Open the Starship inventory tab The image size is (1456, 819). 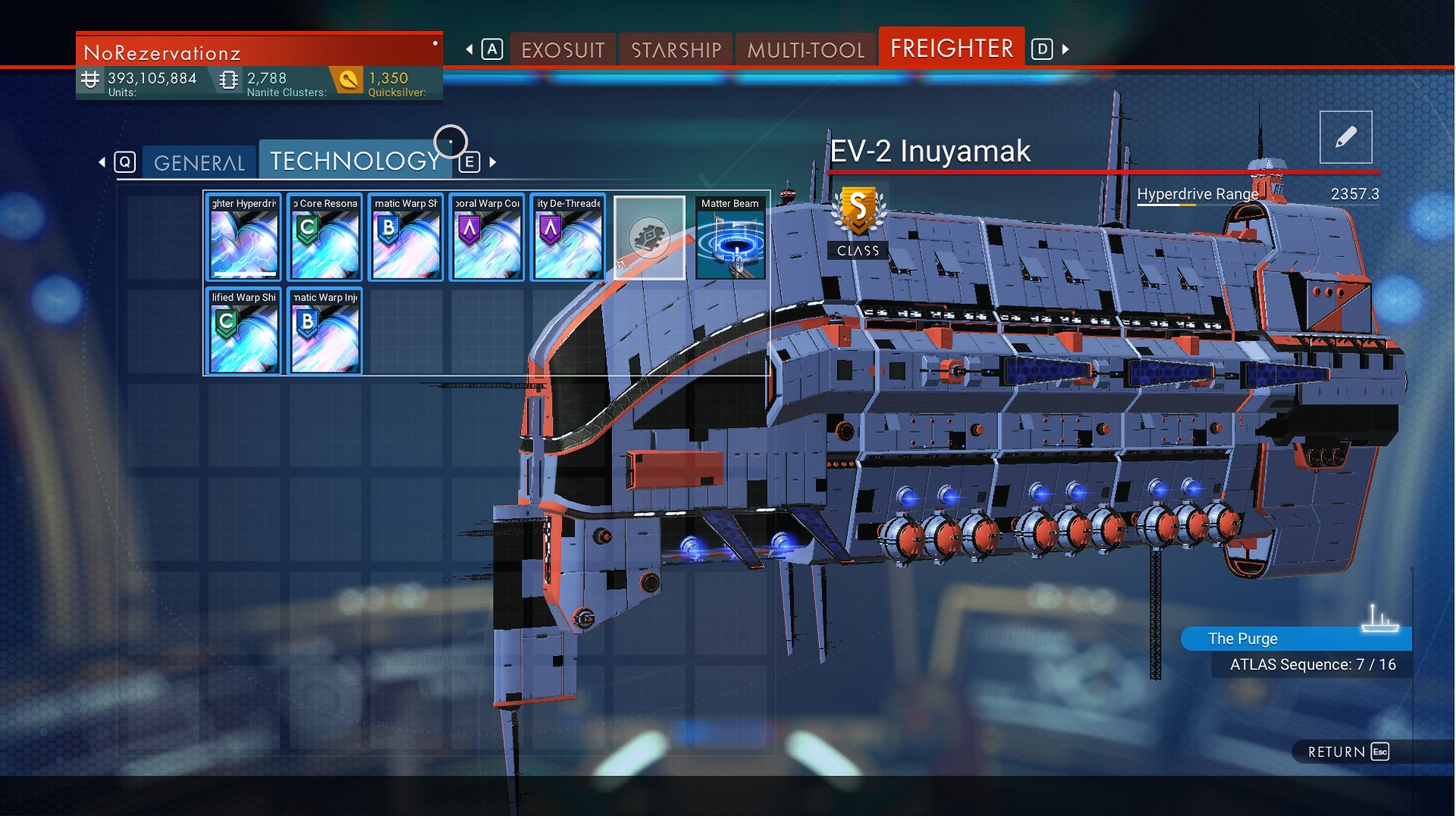676,50
